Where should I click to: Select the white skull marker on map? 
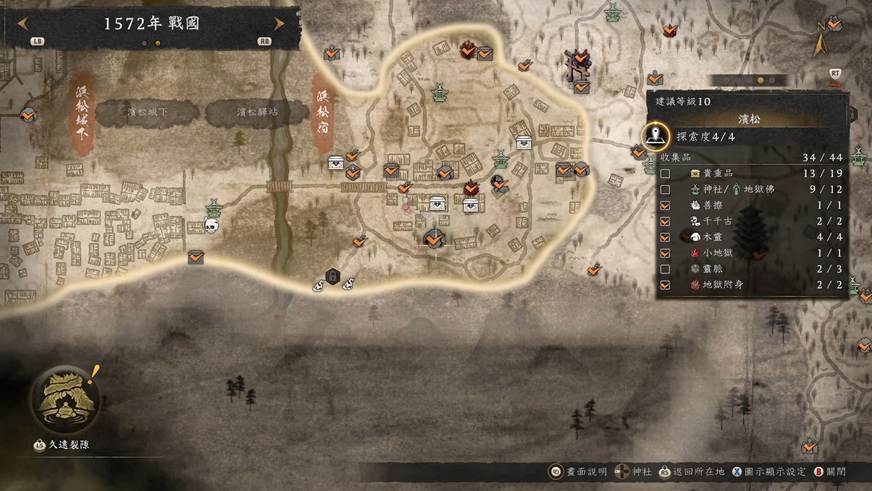[211, 226]
